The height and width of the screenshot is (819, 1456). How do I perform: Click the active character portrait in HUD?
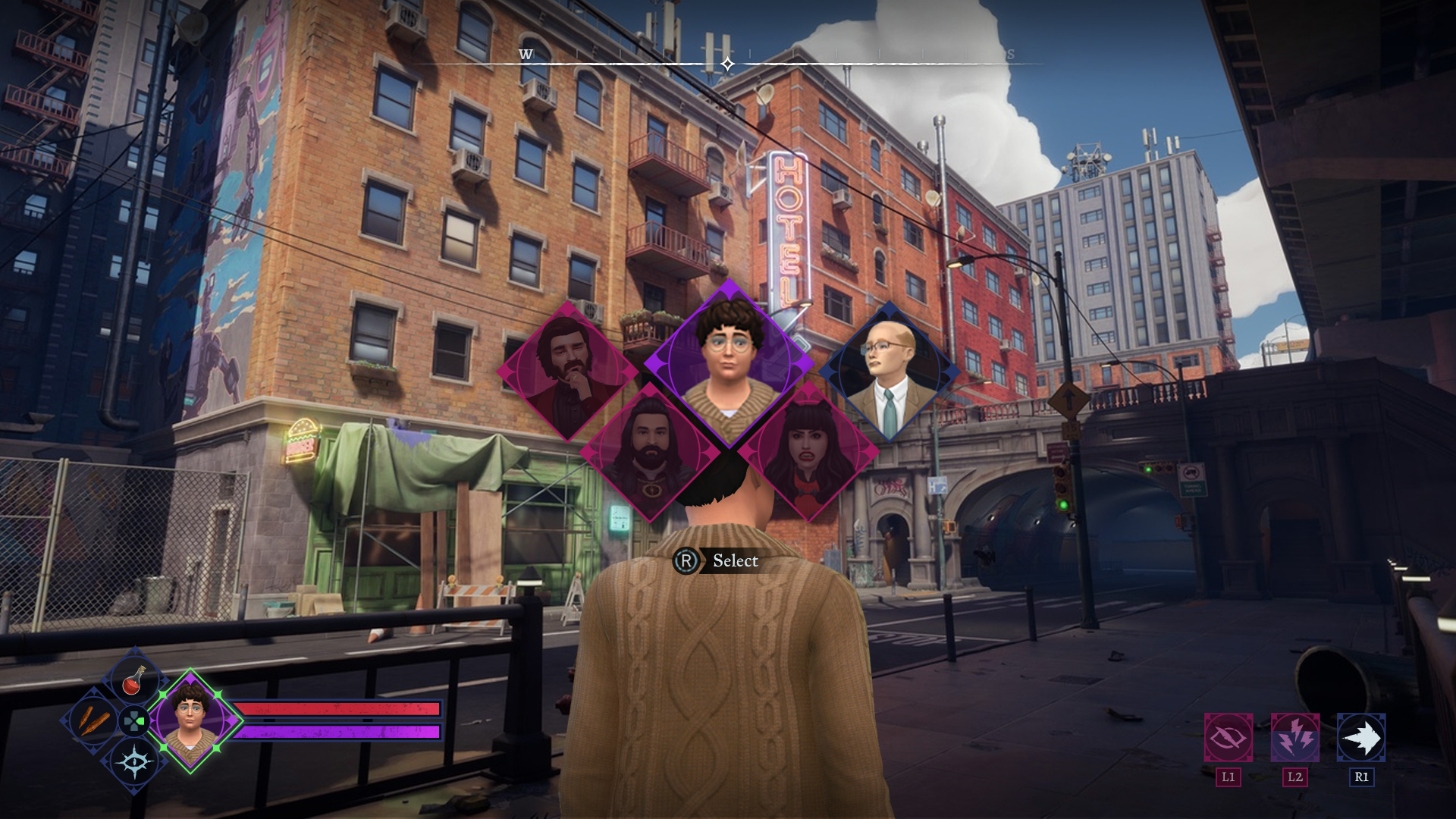191,720
